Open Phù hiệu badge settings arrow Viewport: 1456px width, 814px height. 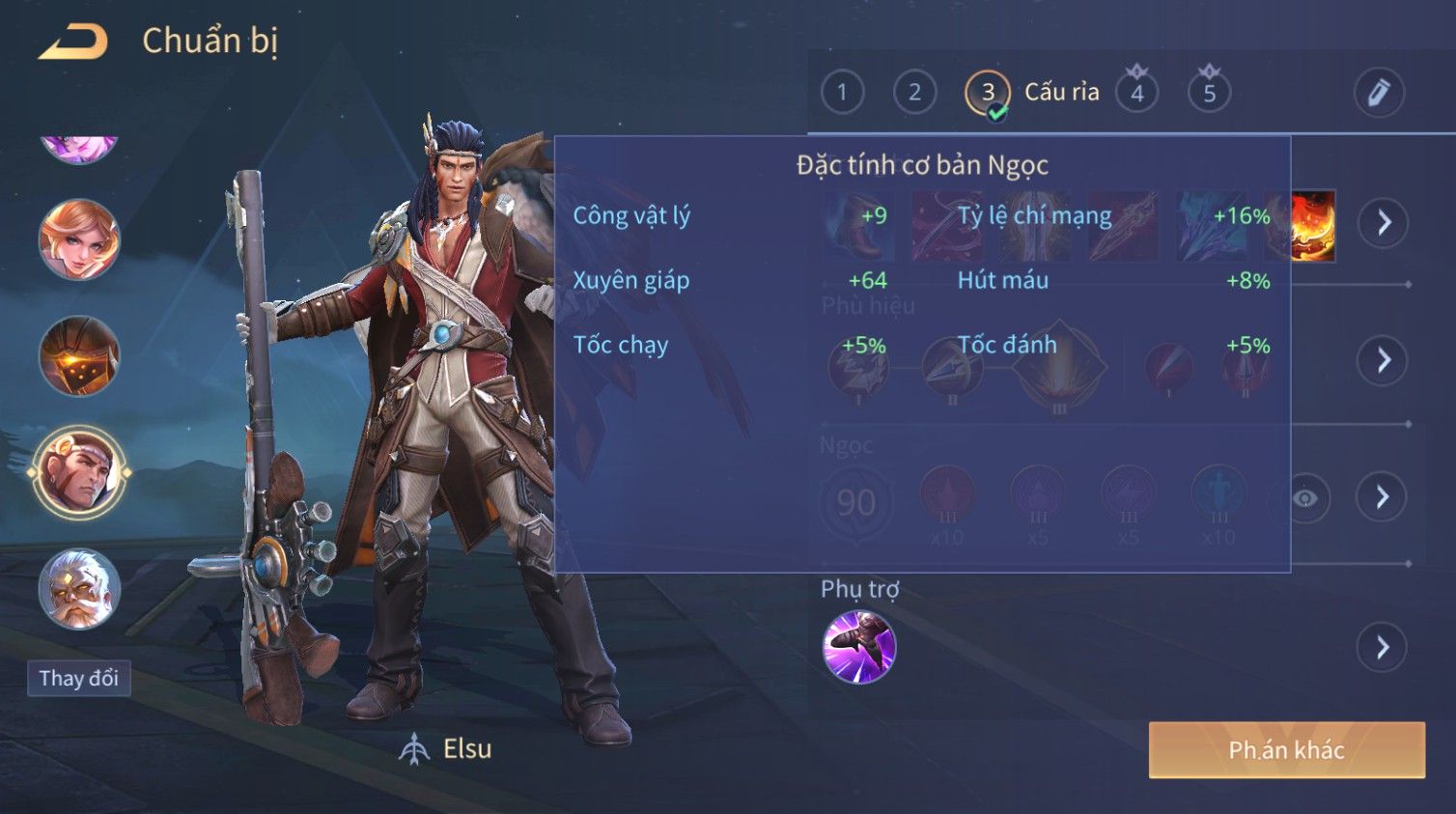coord(1384,360)
